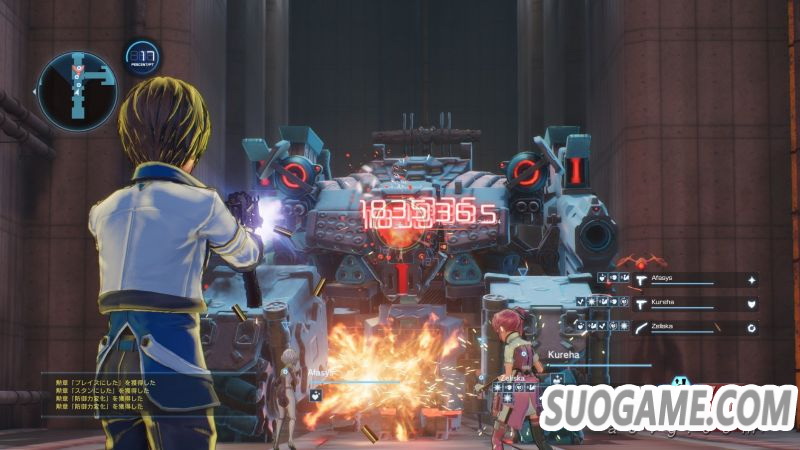This screenshot has width=800, height=450.
Task: Open the circular minimap
Action: coord(77,91)
